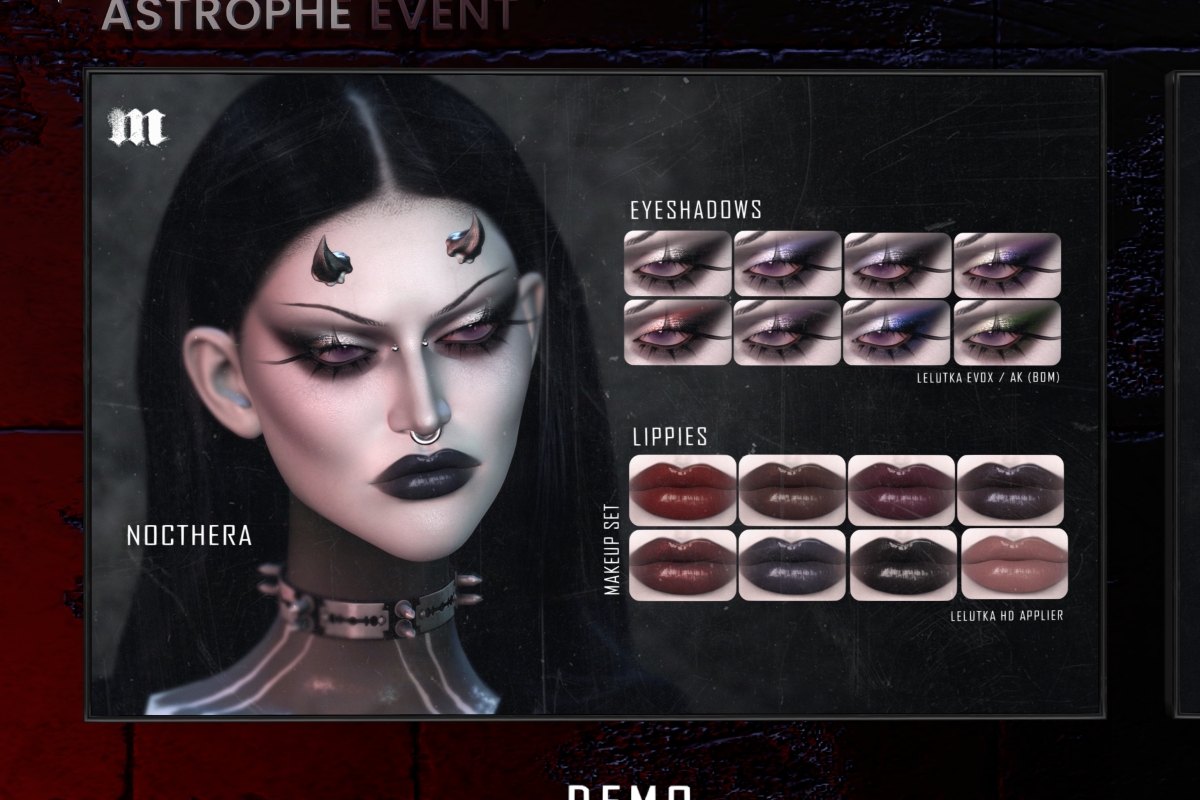Viewport: 1200px width, 800px height.
Task: Select the Nocthera makeup set vendor board
Action: pos(594,394)
